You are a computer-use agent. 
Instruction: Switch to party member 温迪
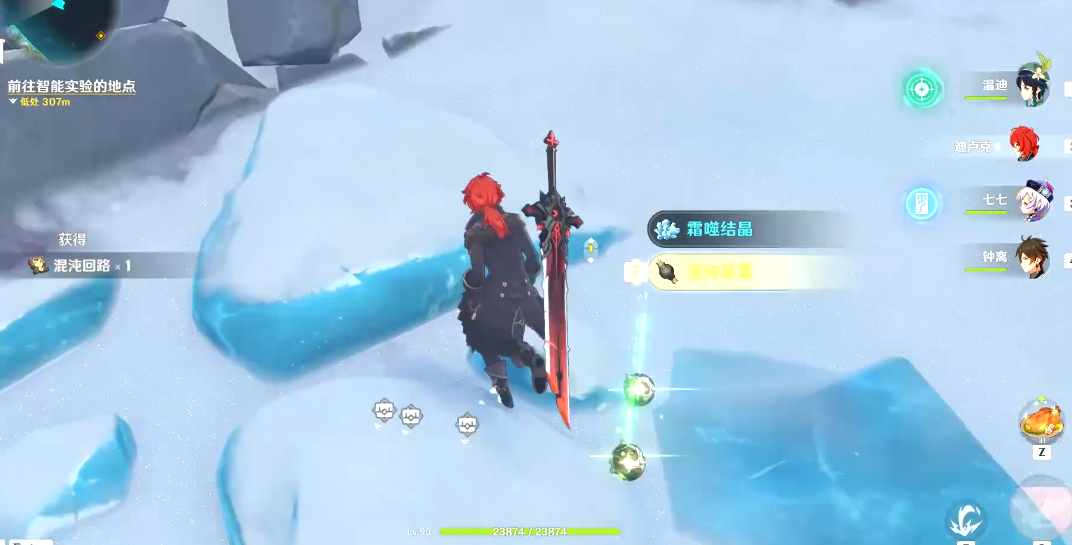1030,85
